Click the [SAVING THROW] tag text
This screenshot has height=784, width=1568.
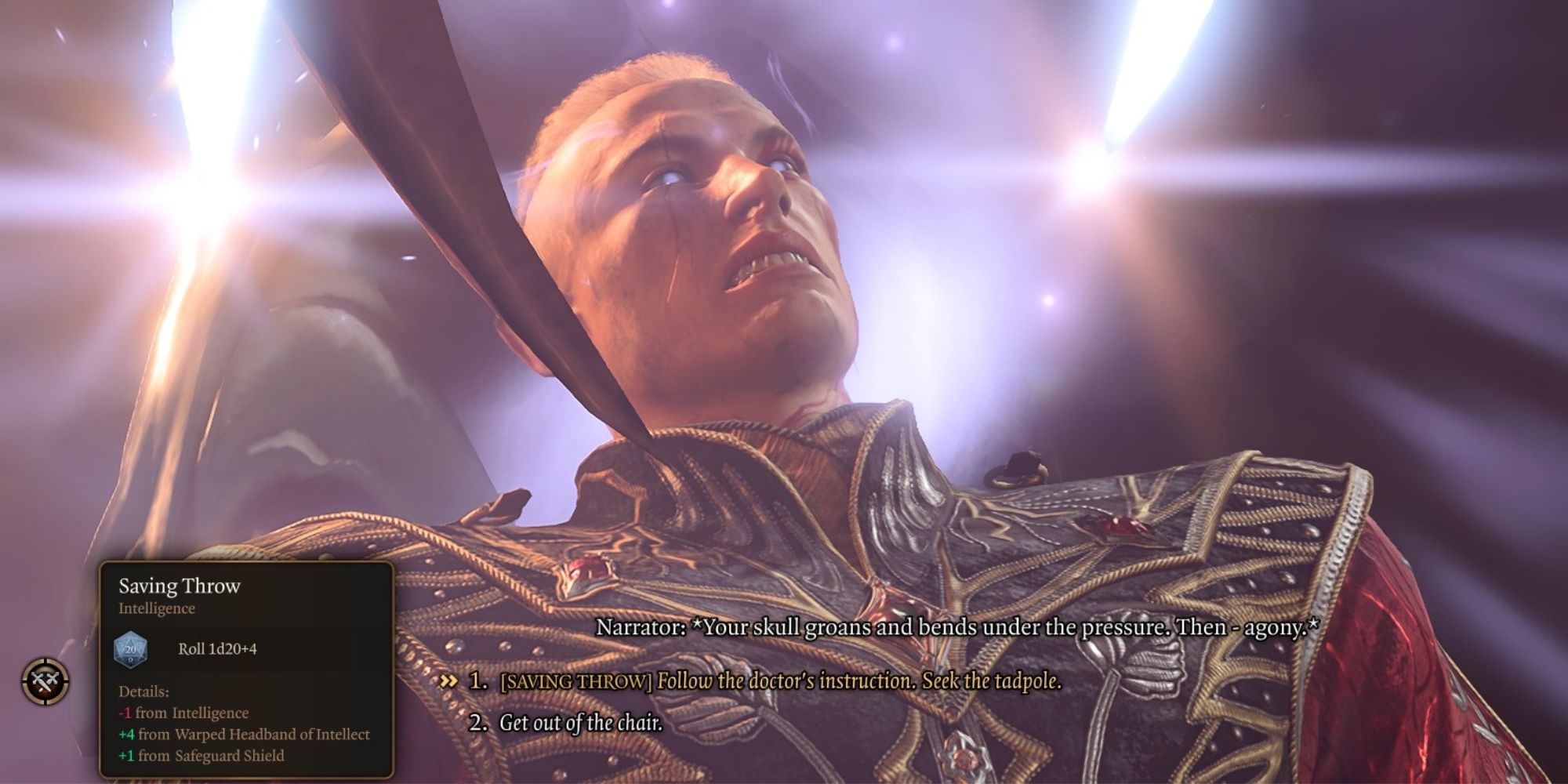(x=577, y=683)
